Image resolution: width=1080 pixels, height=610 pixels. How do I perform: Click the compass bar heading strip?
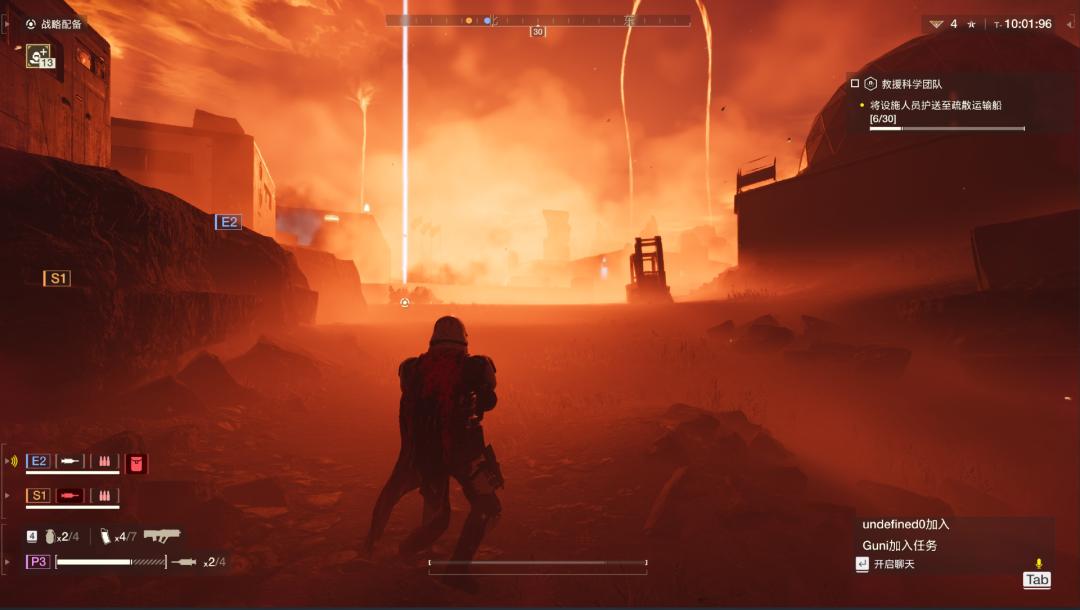538,20
